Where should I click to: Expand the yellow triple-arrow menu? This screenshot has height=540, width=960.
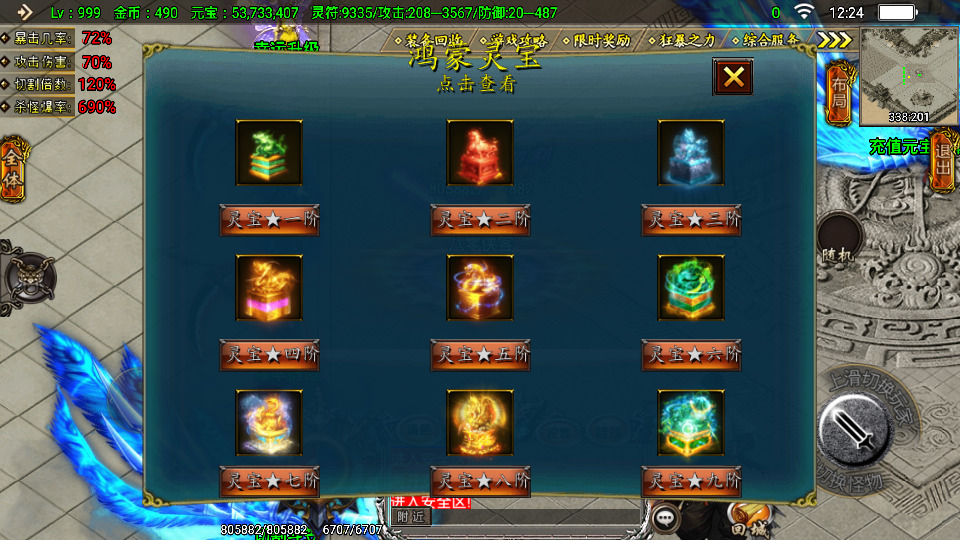(834, 40)
